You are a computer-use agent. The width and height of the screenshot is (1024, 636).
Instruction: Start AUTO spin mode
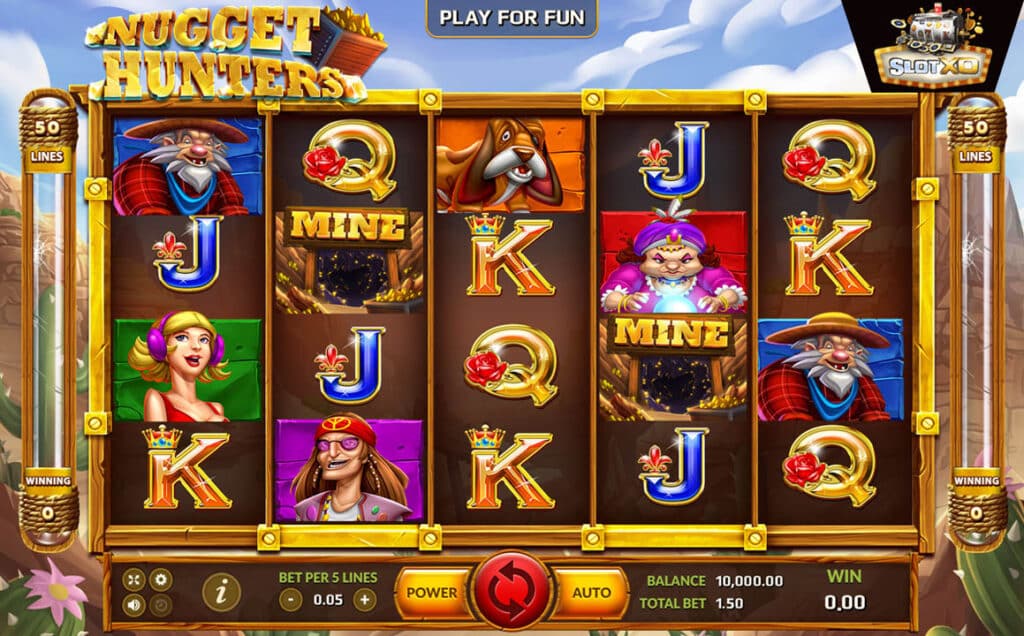pyautogui.click(x=591, y=592)
